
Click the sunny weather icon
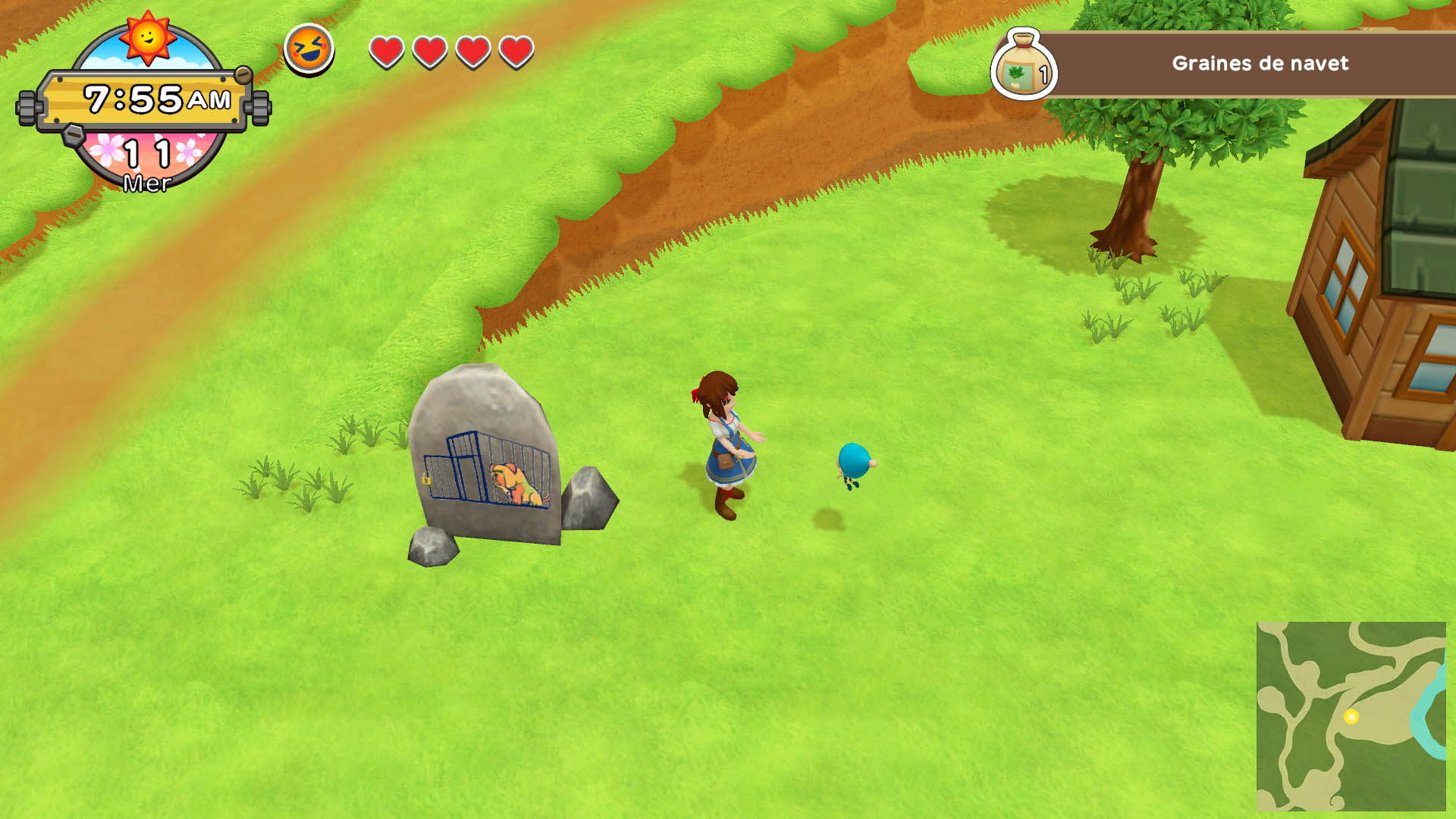coord(147,37)
